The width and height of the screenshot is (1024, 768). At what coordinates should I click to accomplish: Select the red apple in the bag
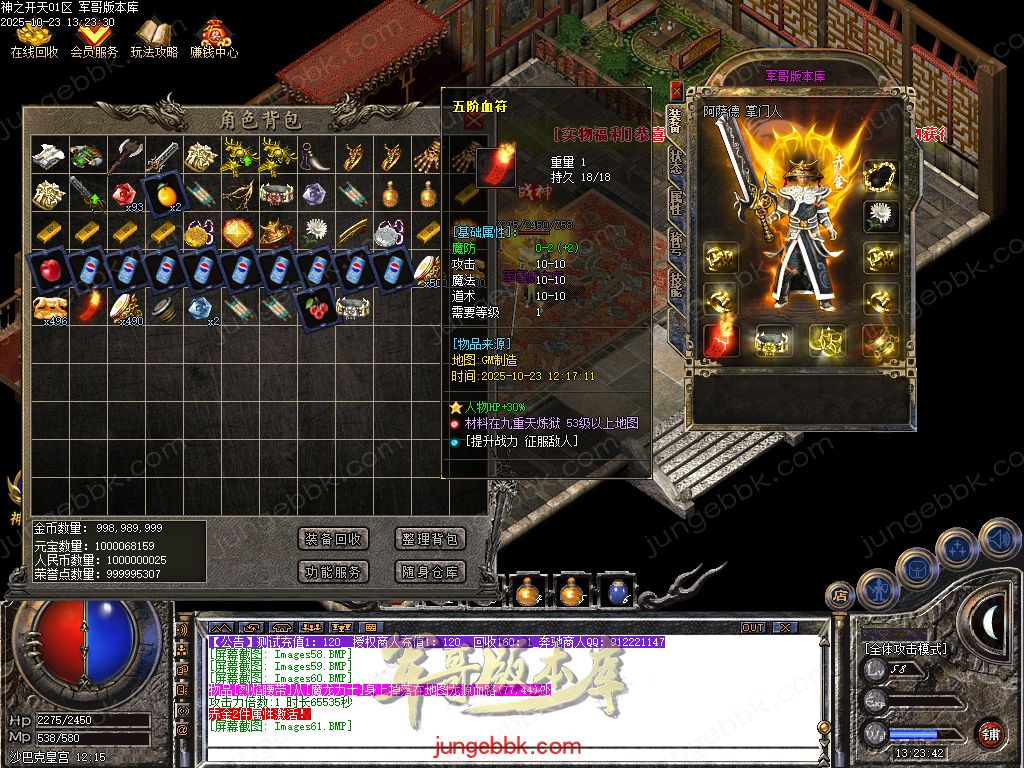[49, 269]
